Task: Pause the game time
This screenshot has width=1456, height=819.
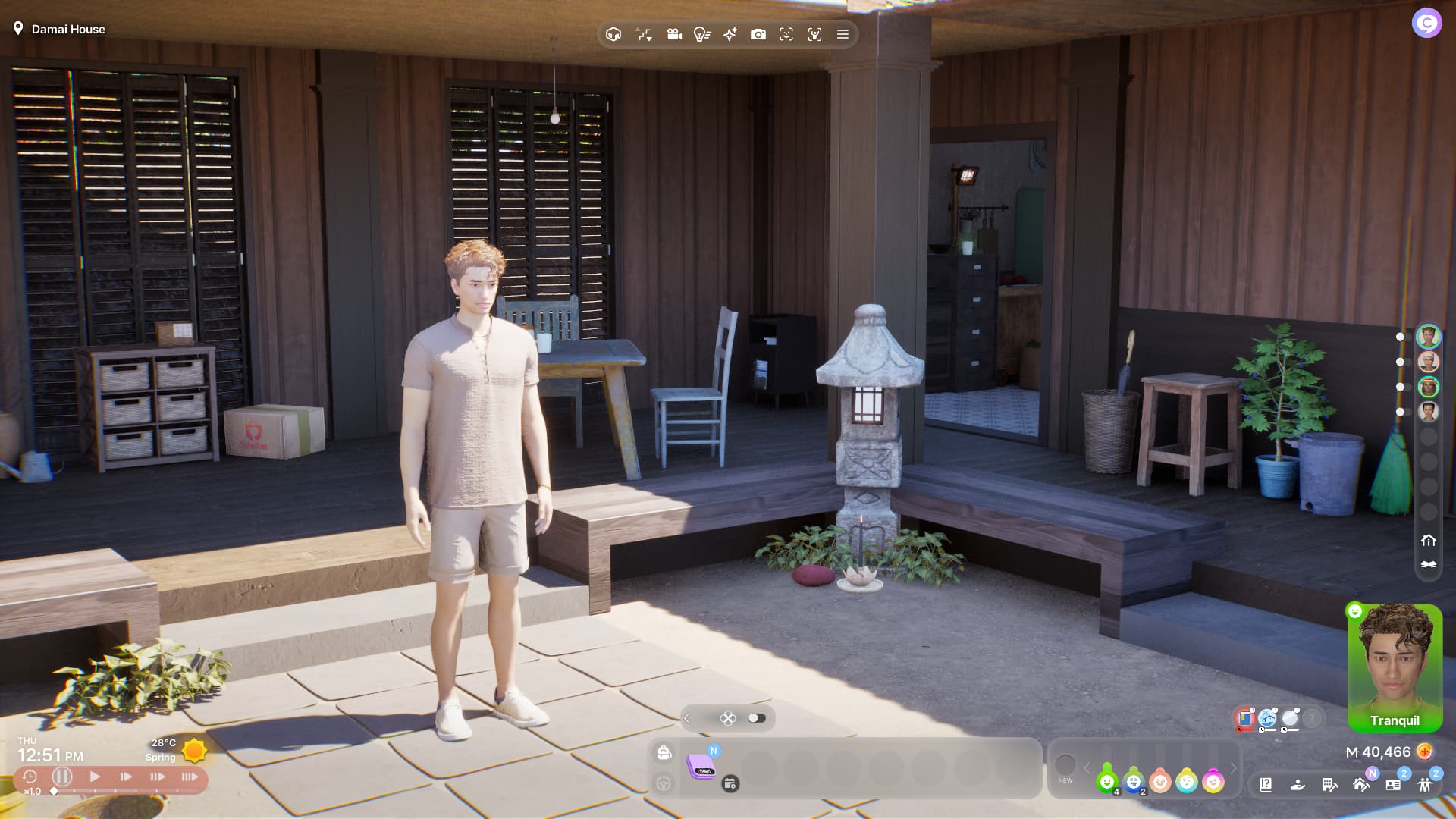Action: click(62, 777)
